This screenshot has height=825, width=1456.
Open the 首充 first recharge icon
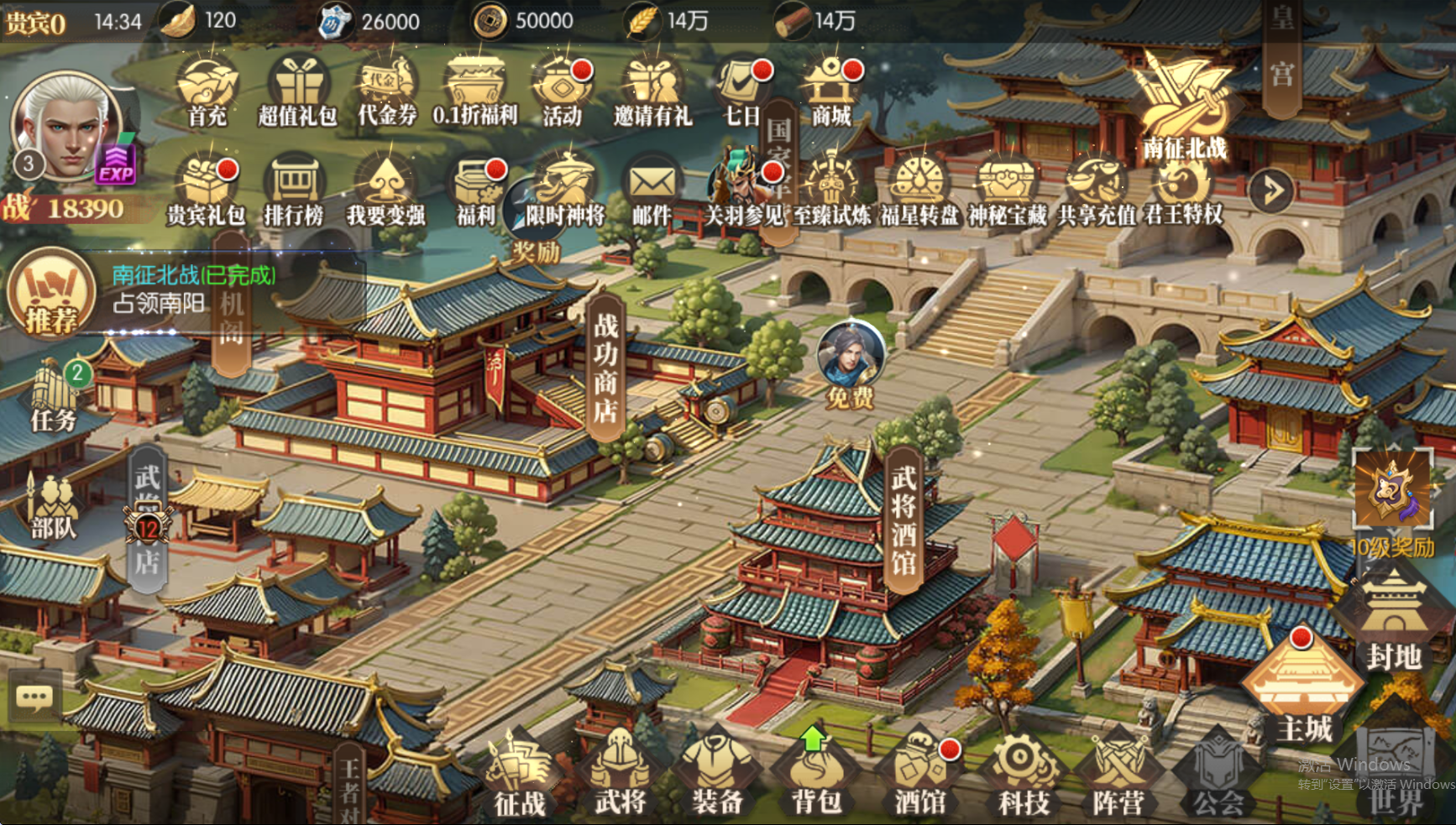tap(207, 91)
